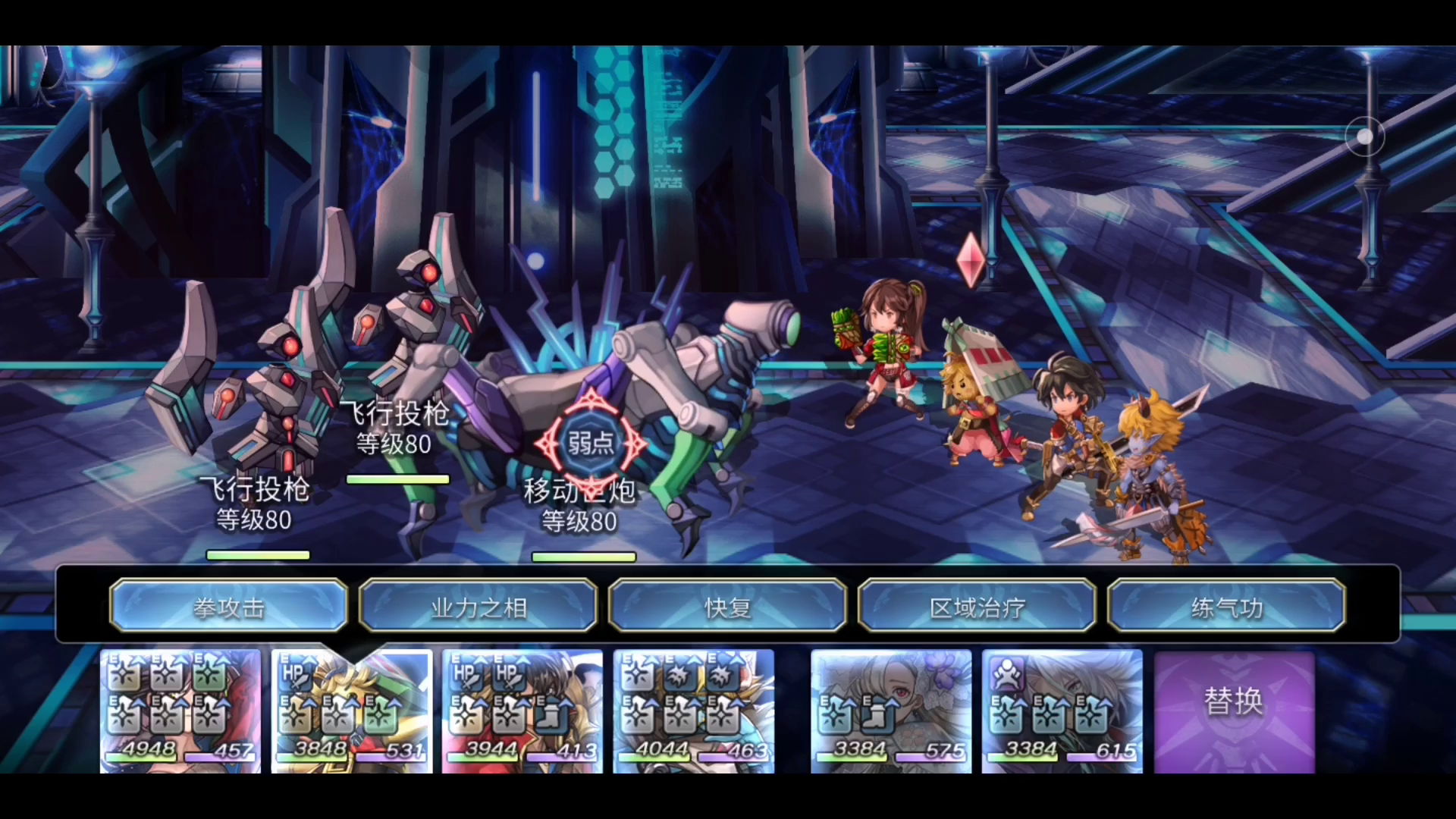Cast the 快复 skill
The width and height of the screenshot is (1456, 819).
(727, 606)
